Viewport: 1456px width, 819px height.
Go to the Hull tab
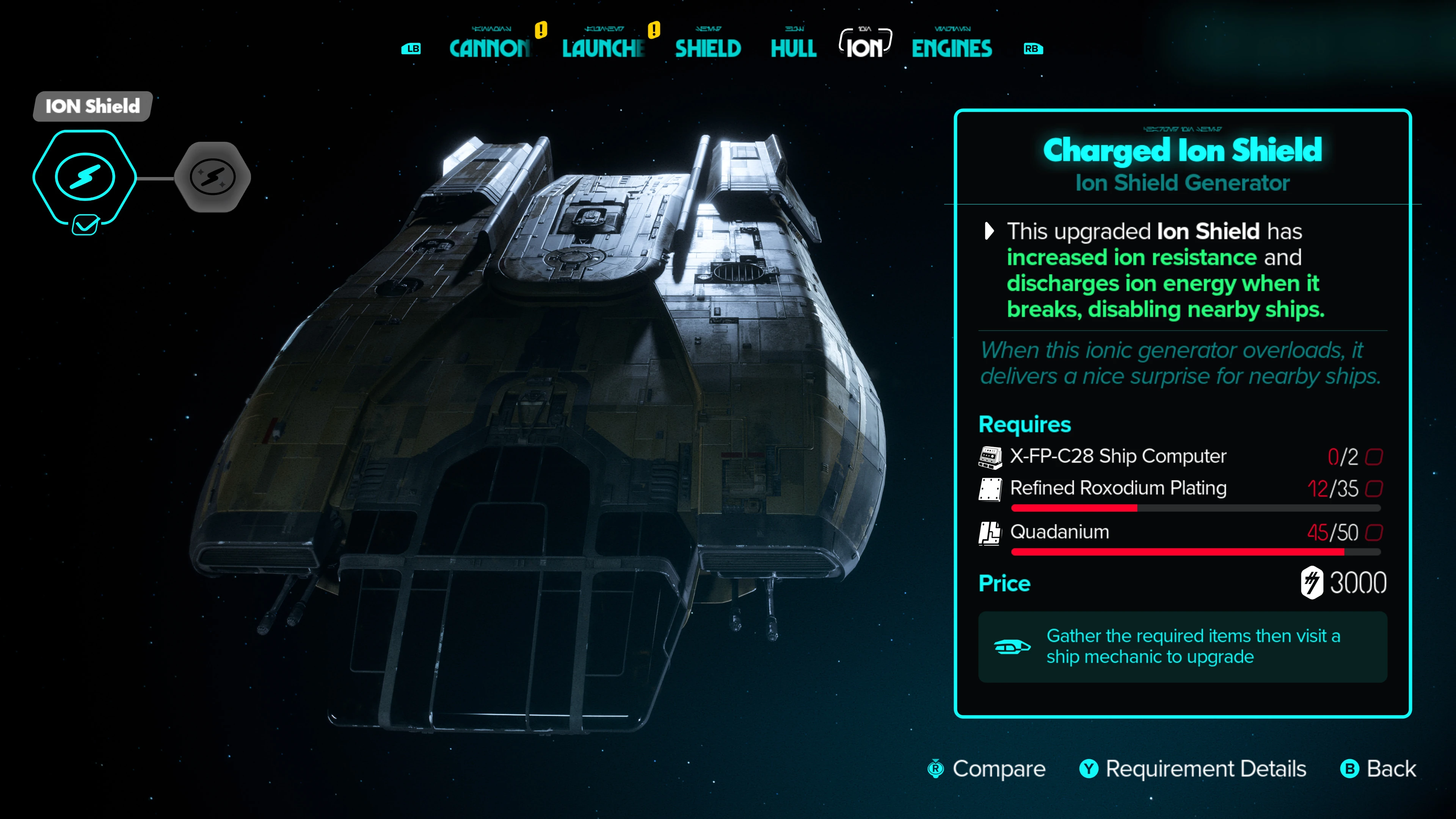coord(794,49)
